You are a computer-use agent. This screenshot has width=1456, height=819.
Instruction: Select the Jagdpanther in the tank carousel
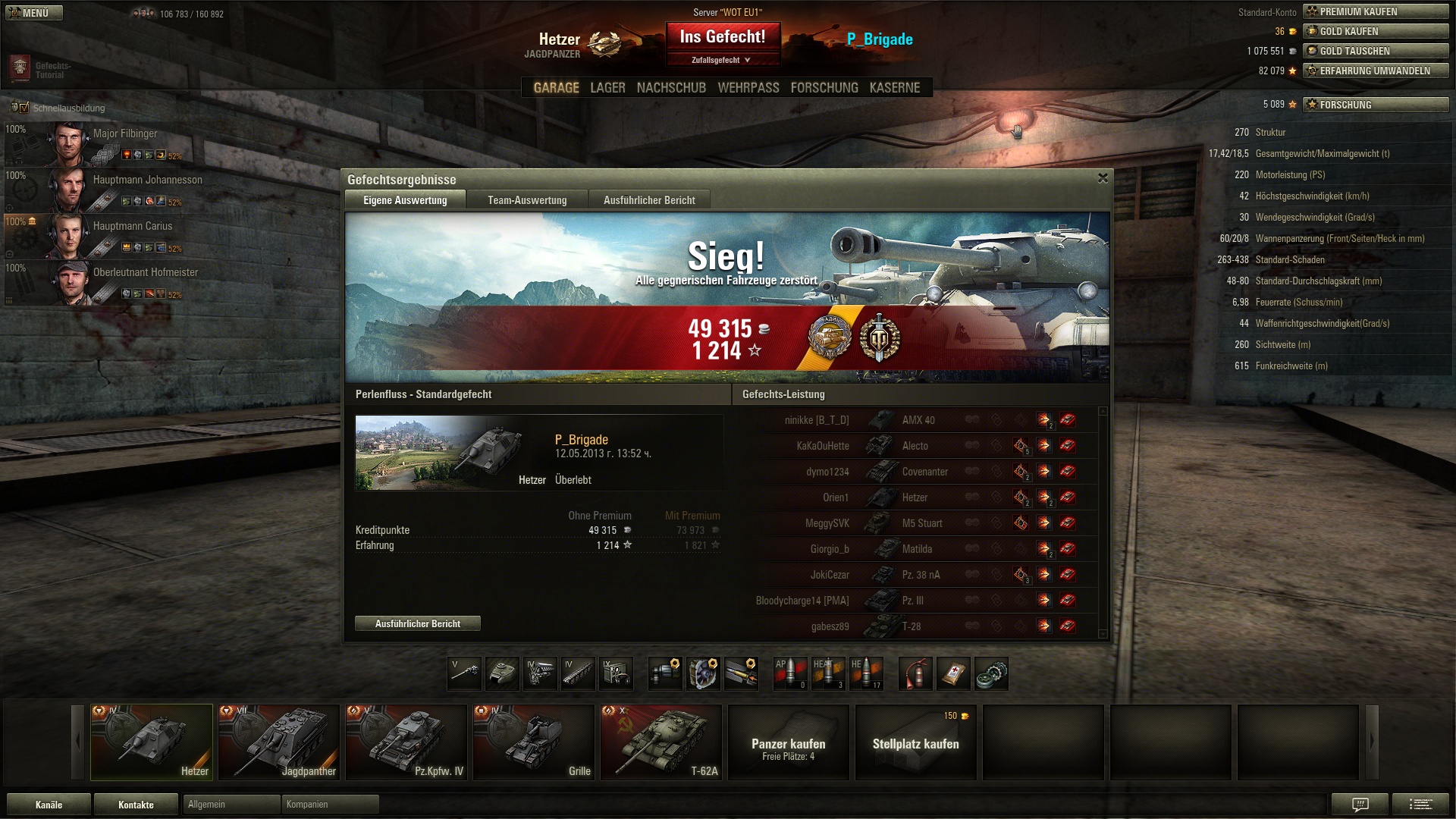(279, 742)
